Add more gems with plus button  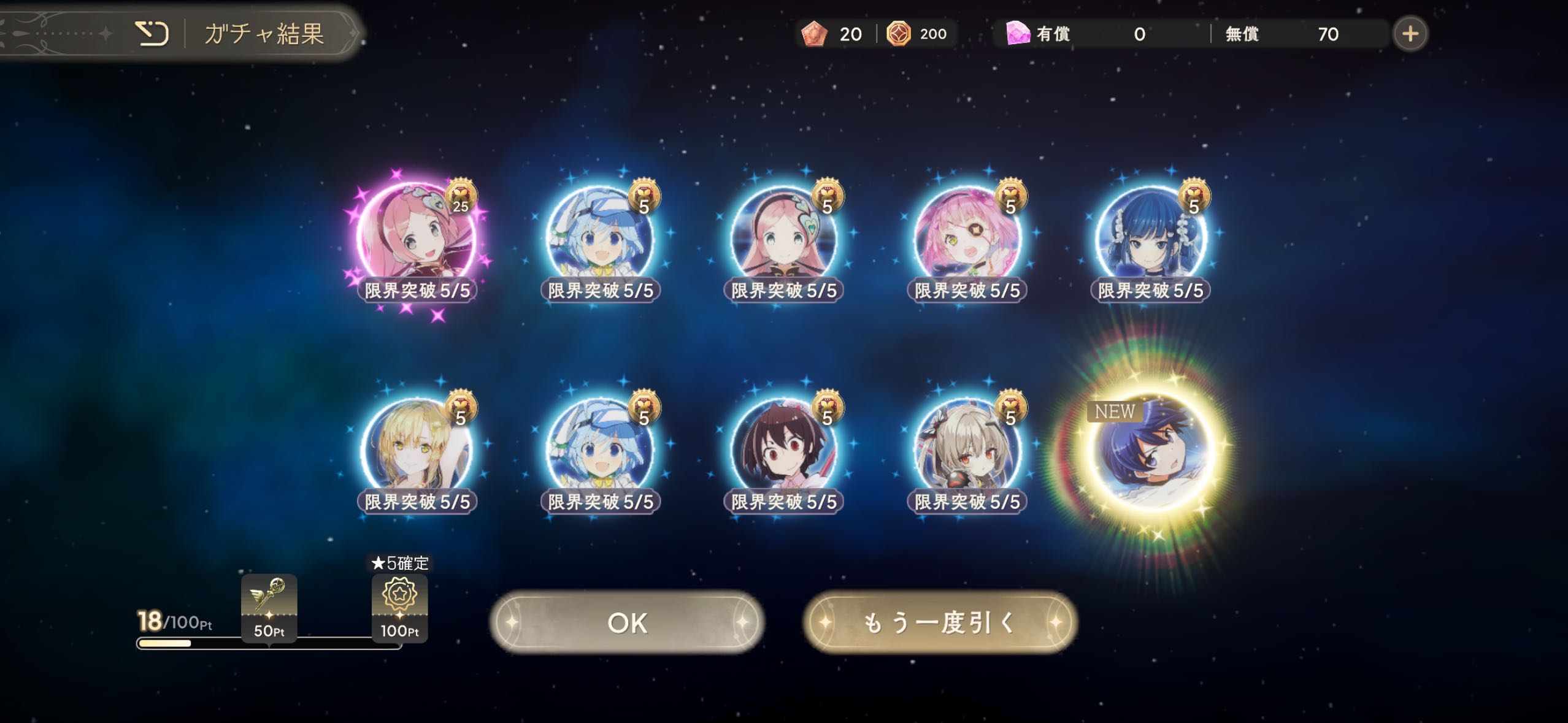click(x=1410, y=34)
